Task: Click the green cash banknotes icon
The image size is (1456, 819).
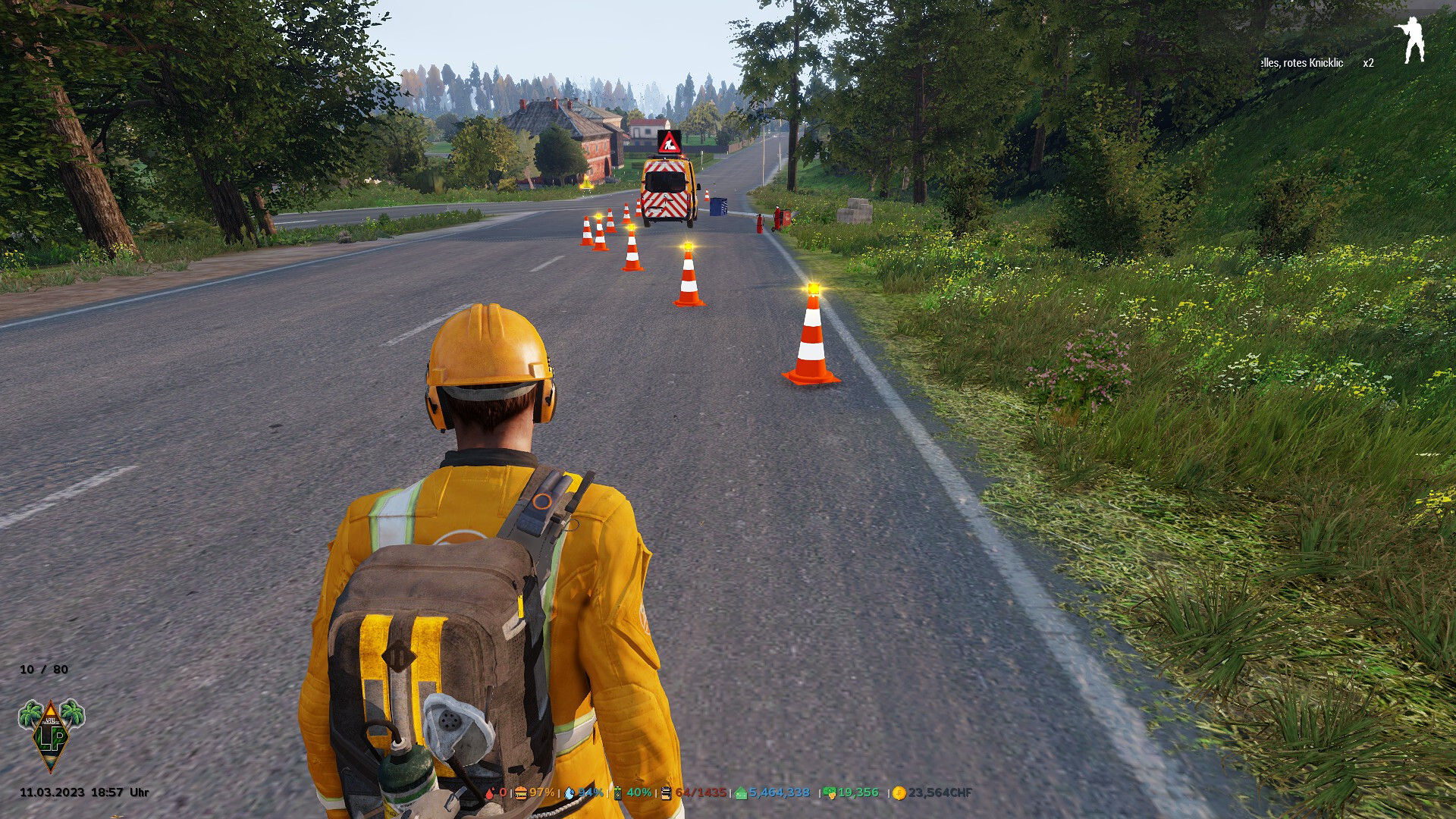Action: pos(830,793)
